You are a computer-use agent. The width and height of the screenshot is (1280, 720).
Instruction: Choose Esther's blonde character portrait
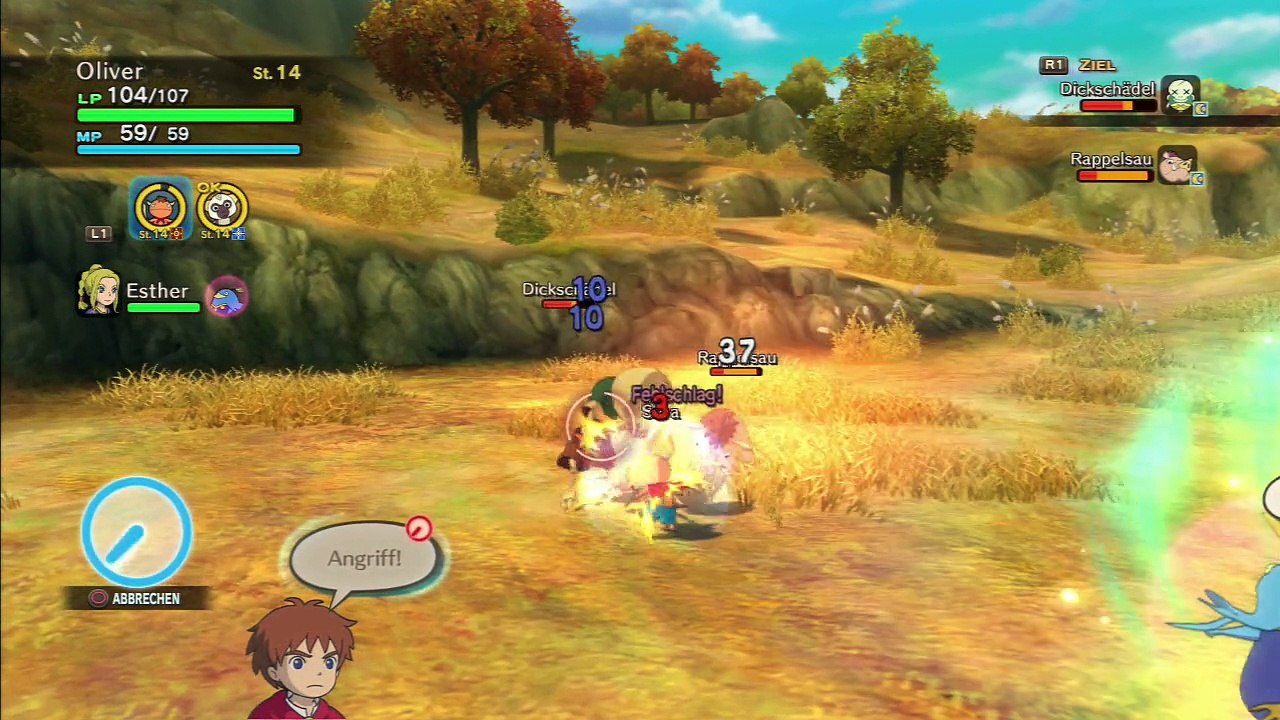99,291
